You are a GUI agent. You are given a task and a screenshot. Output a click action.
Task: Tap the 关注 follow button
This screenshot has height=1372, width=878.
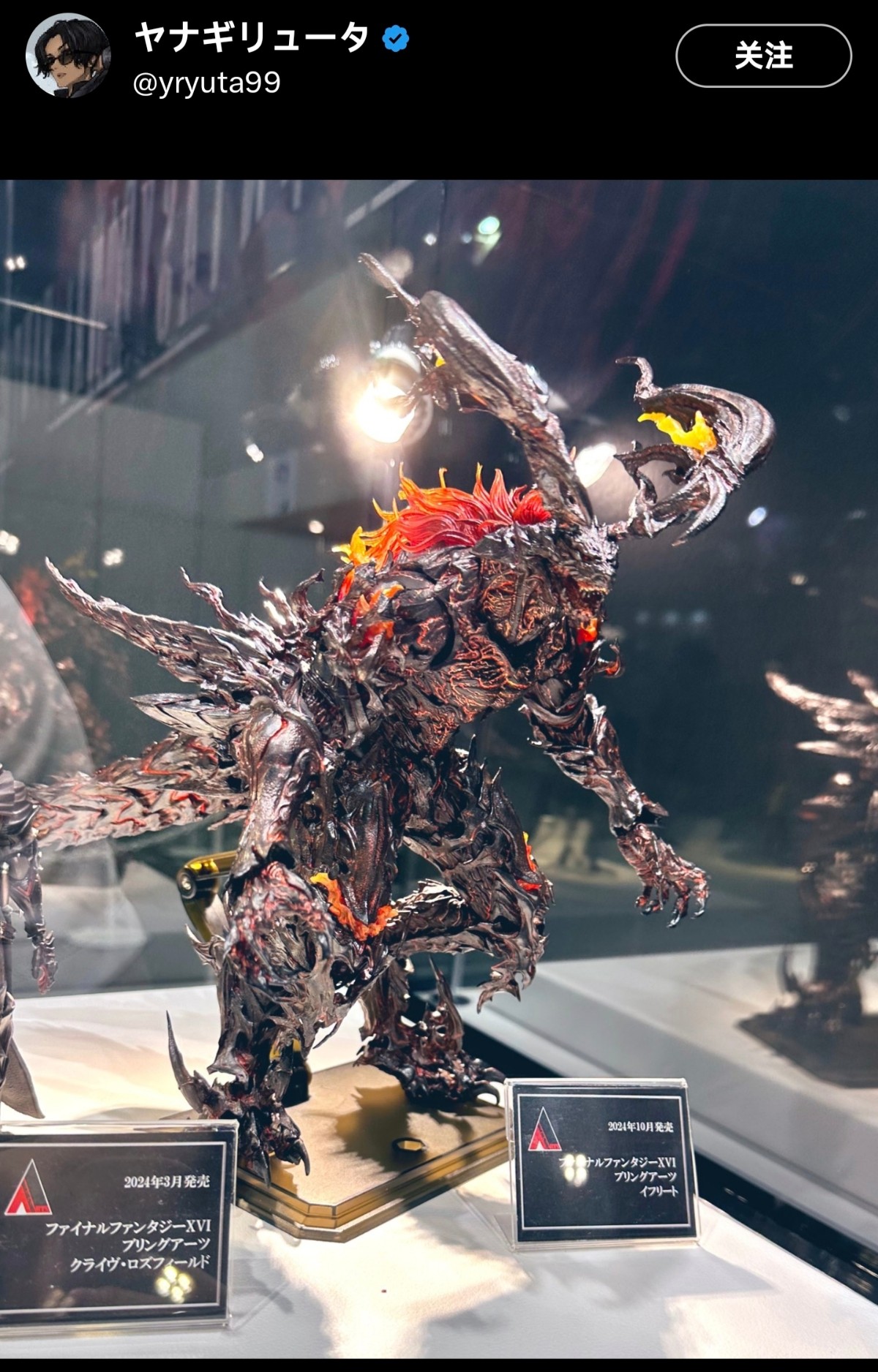pos(763,56)
